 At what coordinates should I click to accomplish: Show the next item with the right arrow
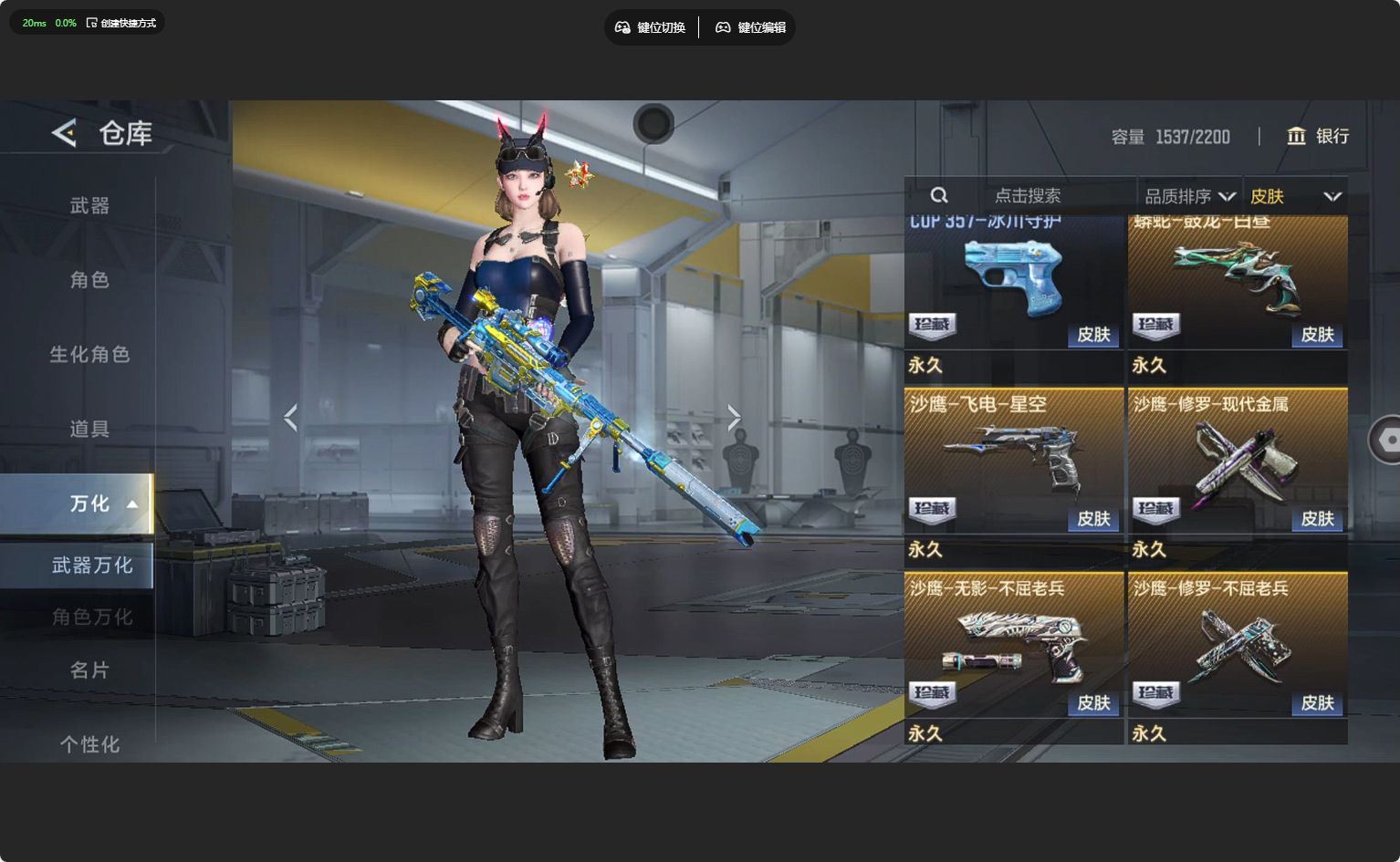tap(734, 418)
